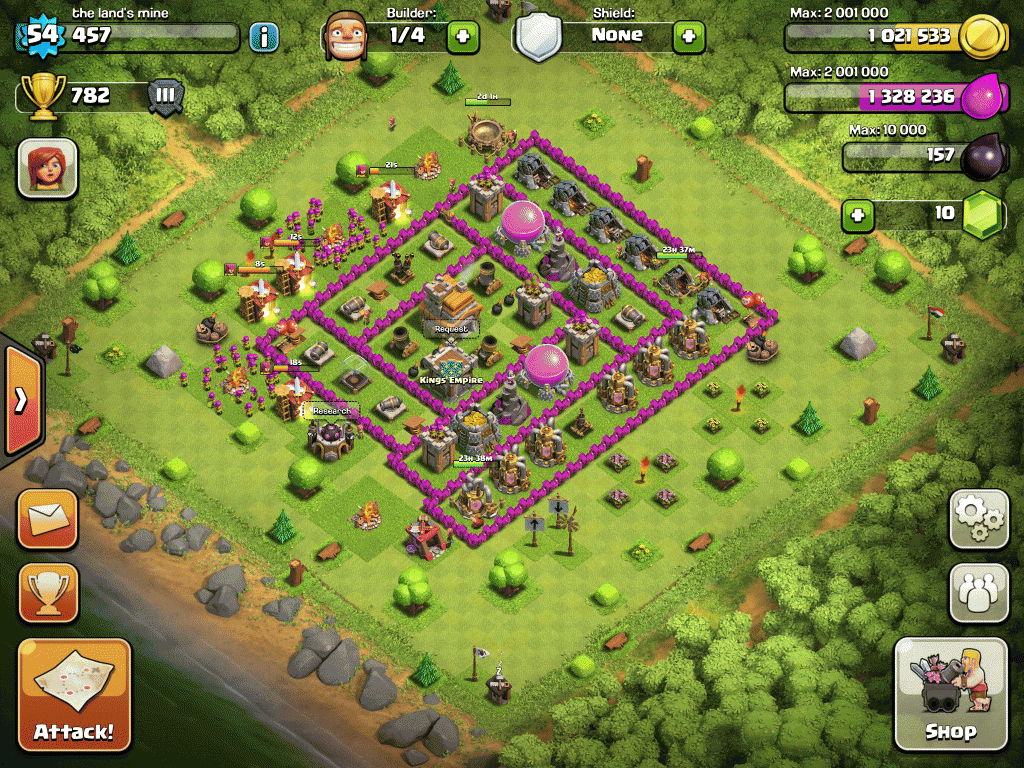
Task: Select the level 54 experience star
Action: [41, 36]
